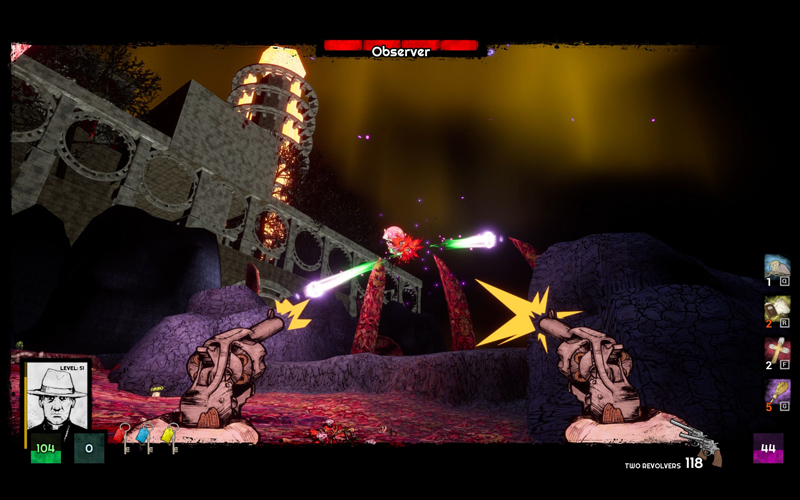Select the red key icon
800x500 pixels.
[120, 435]
